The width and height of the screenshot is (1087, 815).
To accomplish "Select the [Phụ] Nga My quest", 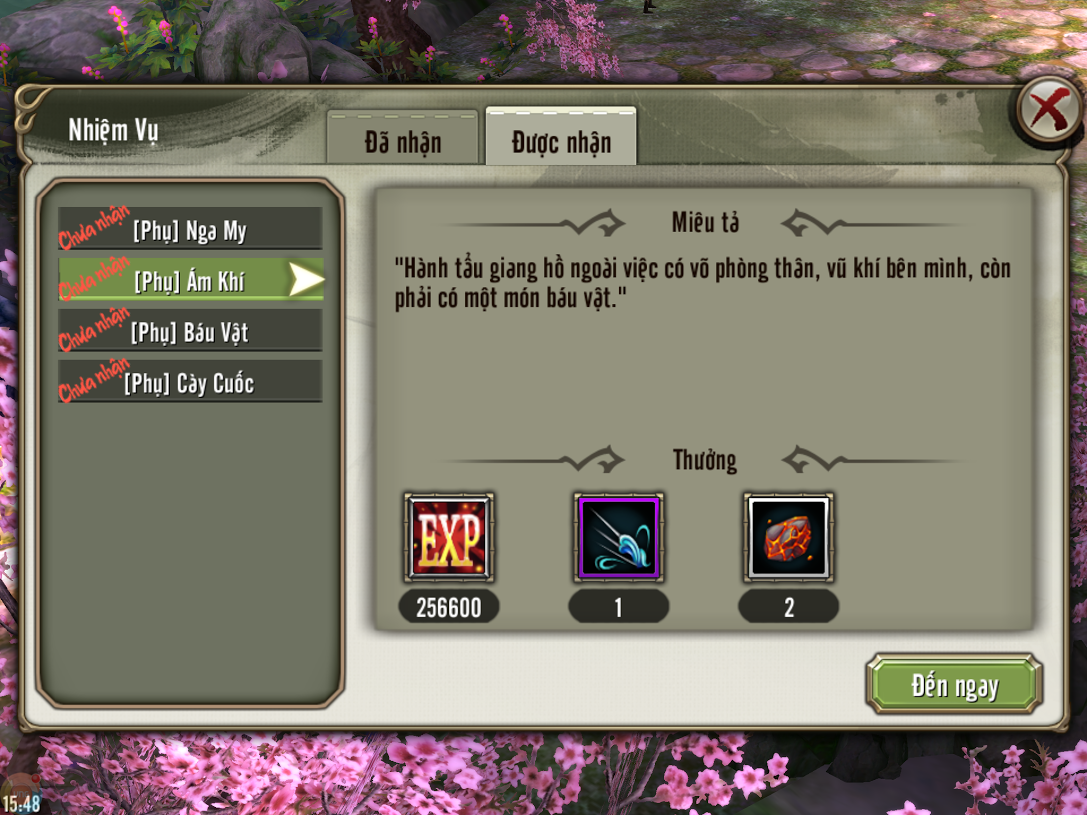I will pos(190,231).
